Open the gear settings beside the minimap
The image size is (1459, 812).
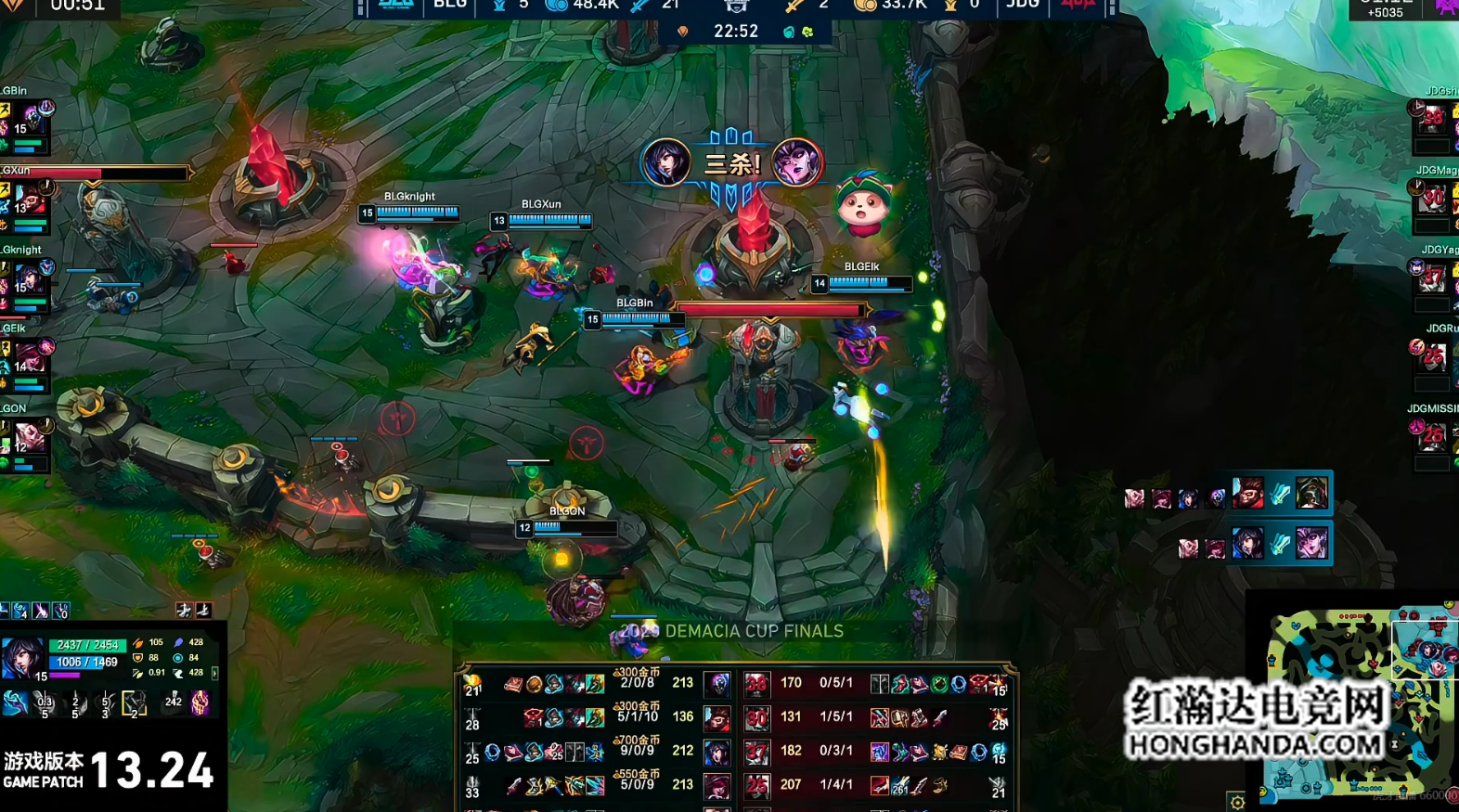[x=1237, y=801]
